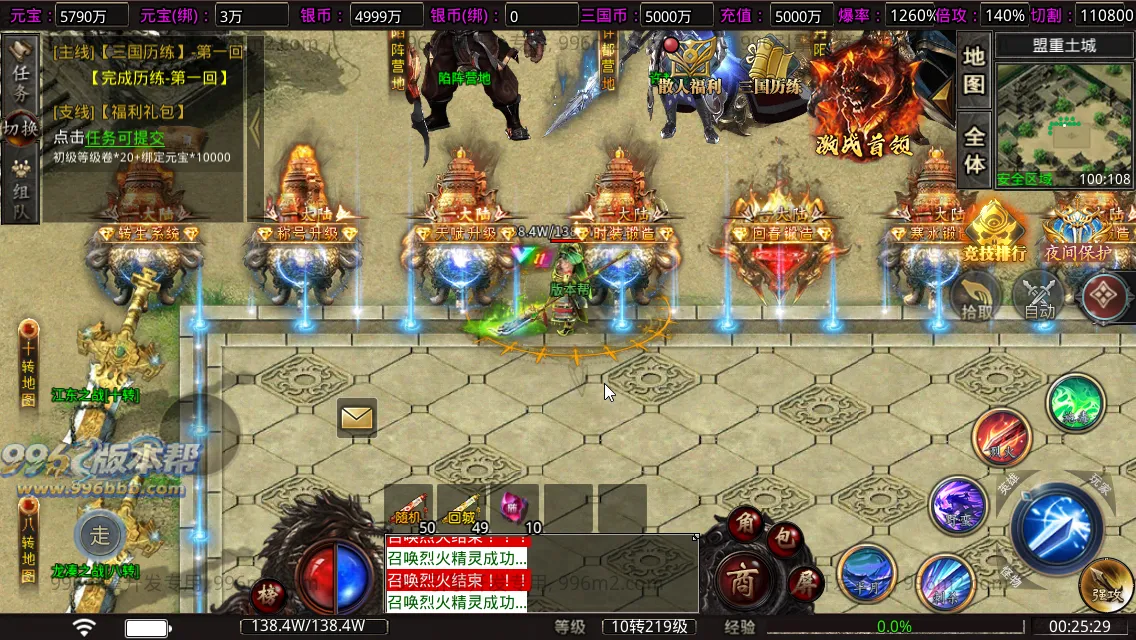Image resolution: width=1136 pixels, height=640 pixels.
Task: Open the 地图 map button
Action: [974, 69]
